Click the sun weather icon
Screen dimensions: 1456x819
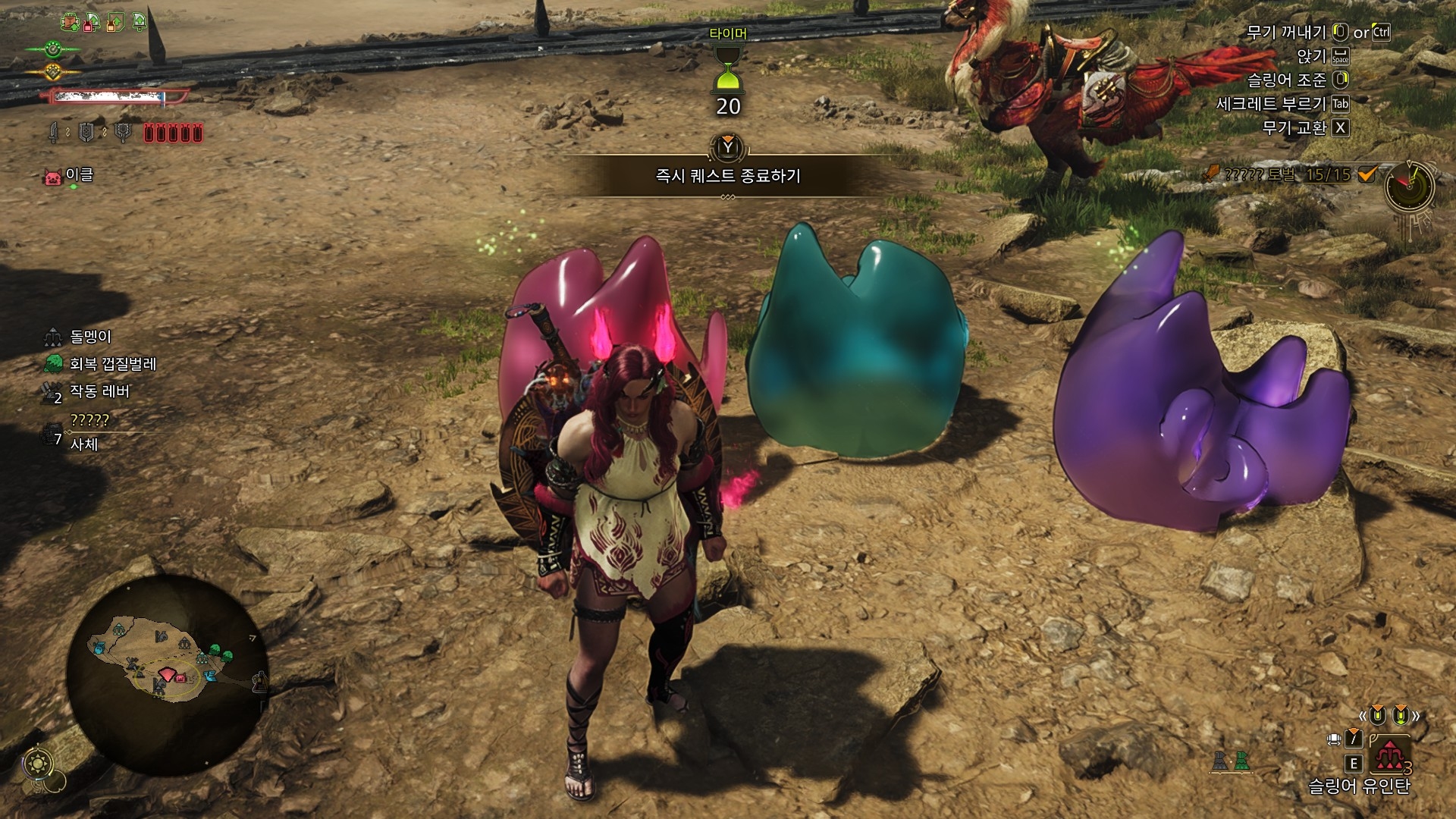(38, 763)
